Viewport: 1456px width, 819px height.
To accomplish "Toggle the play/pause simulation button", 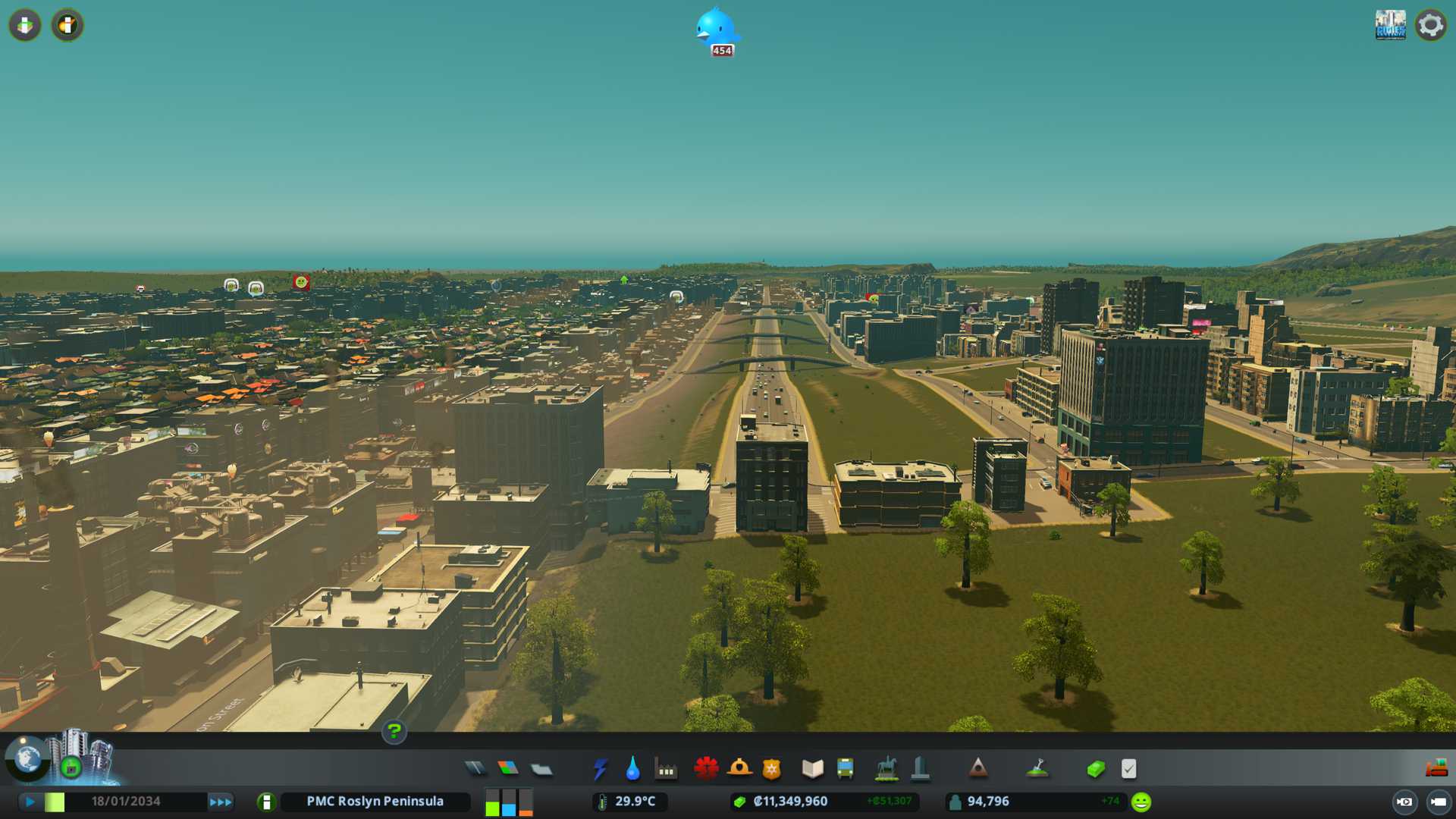I will 30,802.
